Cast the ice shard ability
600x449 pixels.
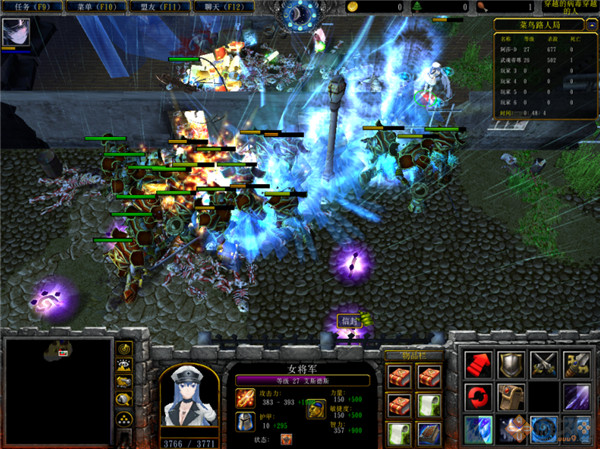click(x=476, y=429)
